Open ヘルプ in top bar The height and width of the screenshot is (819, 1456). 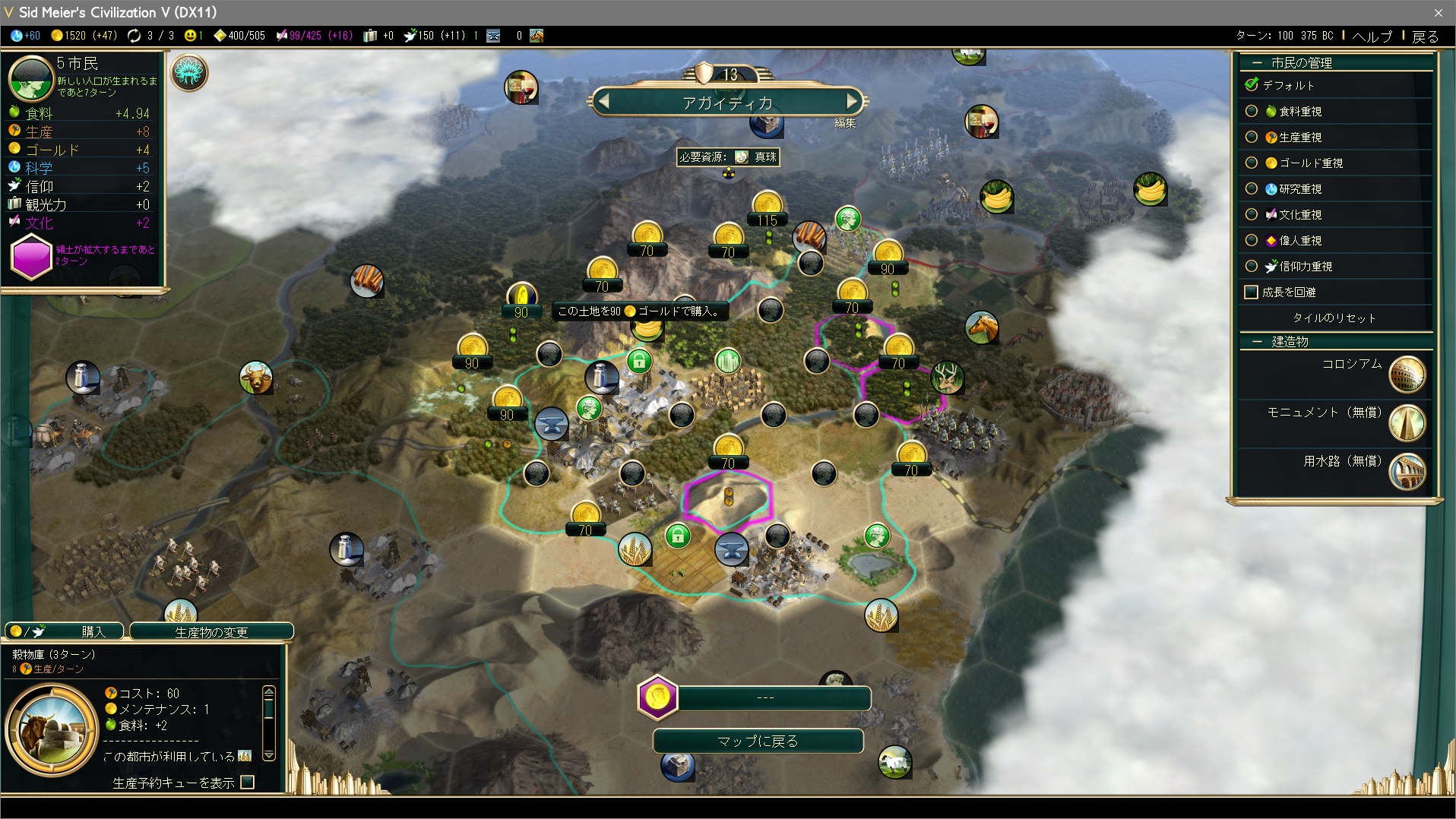pos(1372,36)
